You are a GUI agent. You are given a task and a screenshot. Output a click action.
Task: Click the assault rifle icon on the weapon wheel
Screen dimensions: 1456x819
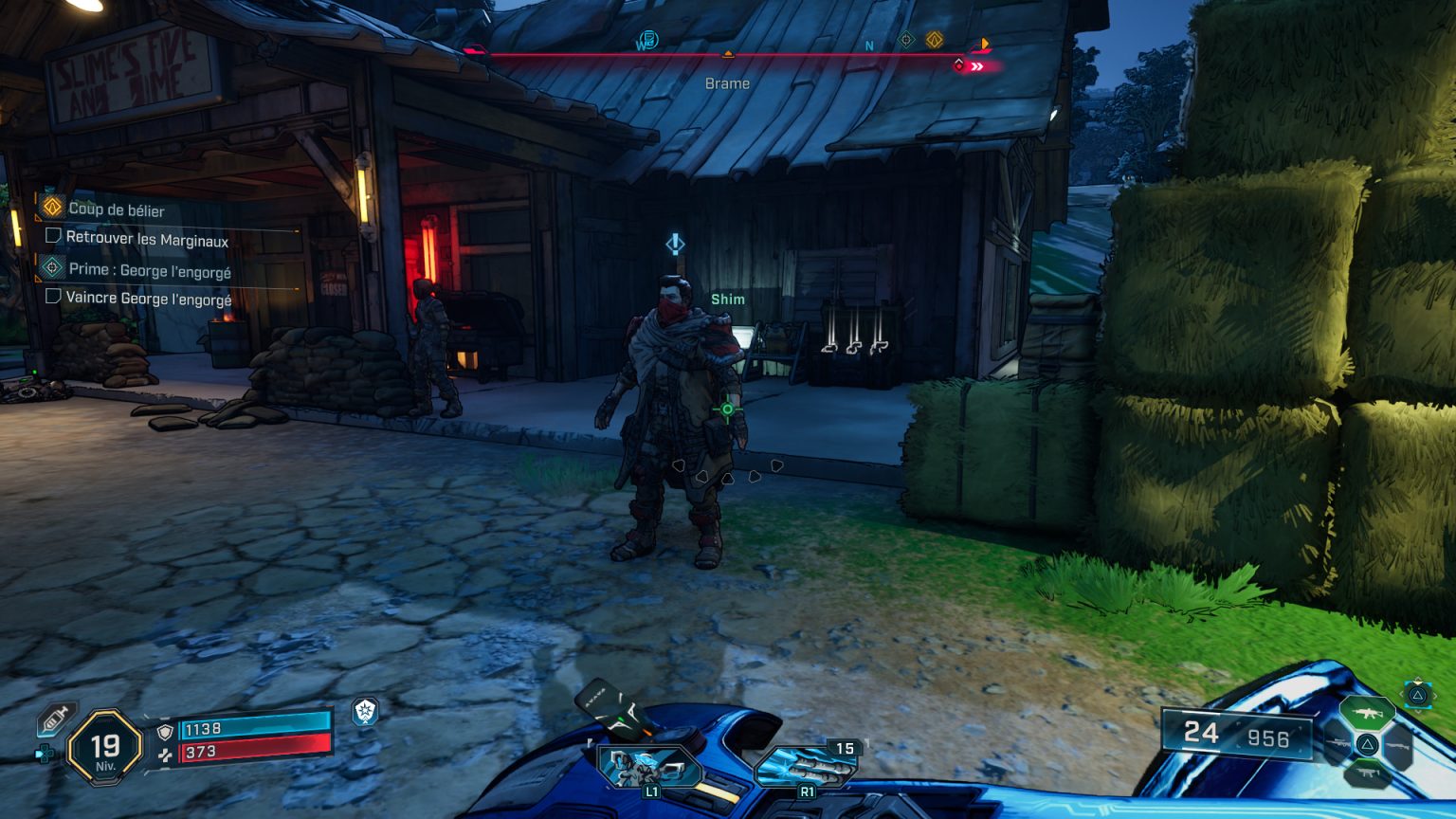[x=1369, y=711]
